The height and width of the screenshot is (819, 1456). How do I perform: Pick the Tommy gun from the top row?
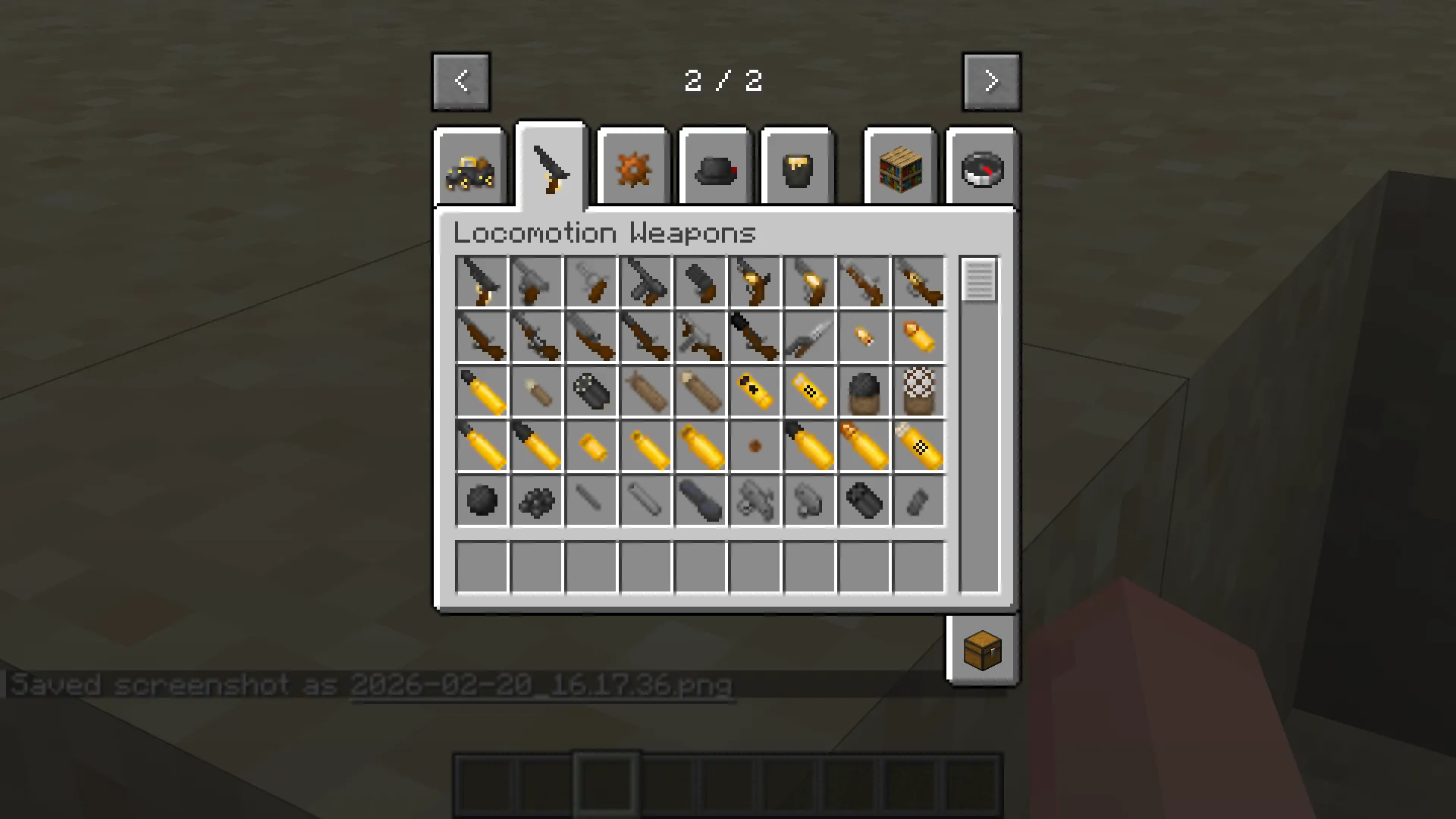(x=645, y=281)
